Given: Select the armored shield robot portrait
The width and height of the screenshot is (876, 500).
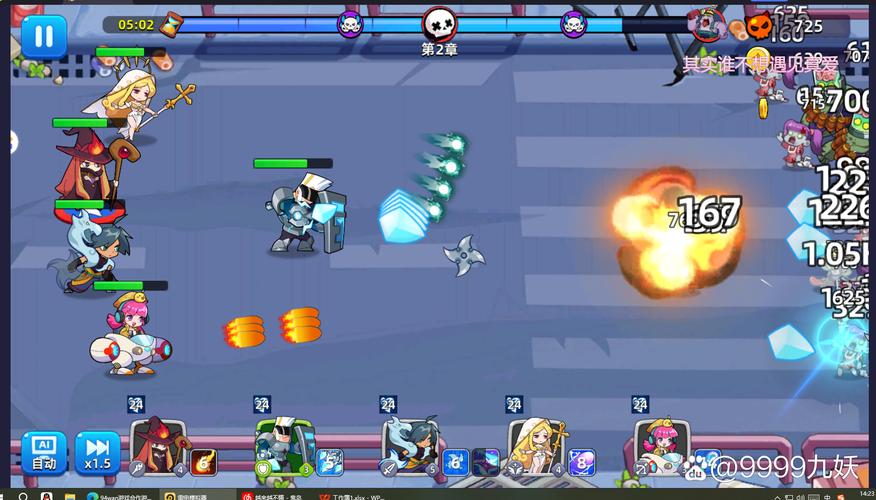Looking at the screenshot, I should (284, 446).
